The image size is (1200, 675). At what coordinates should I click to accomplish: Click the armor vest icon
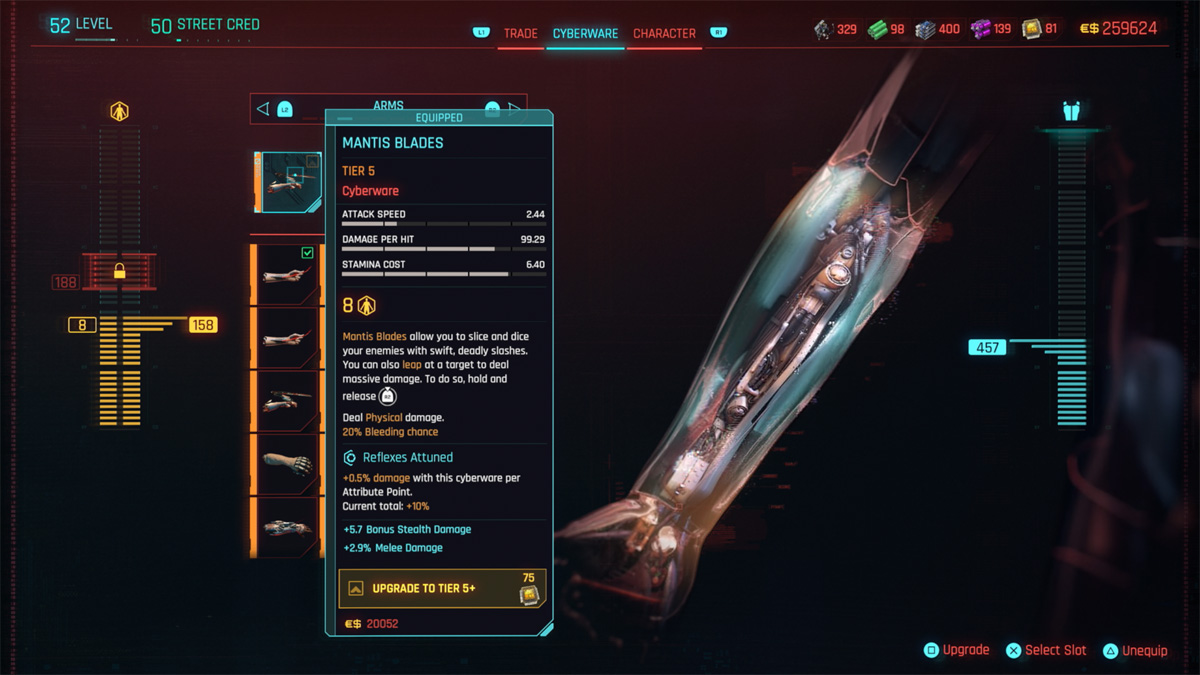click(x=1071, y=112)
